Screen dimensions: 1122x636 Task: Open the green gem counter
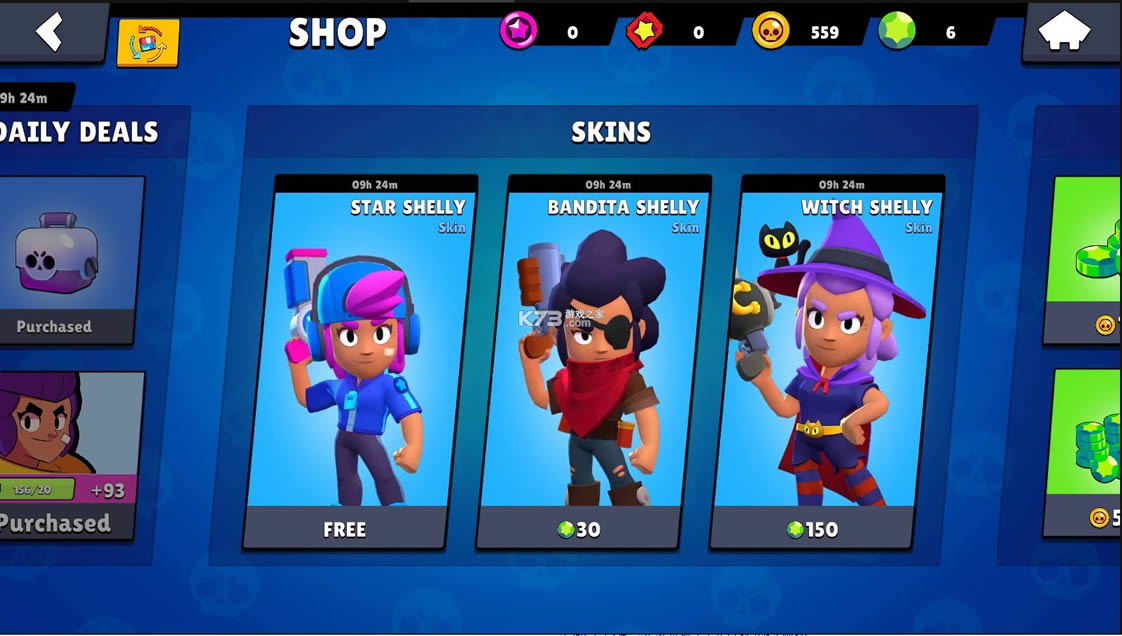(897, 32)
